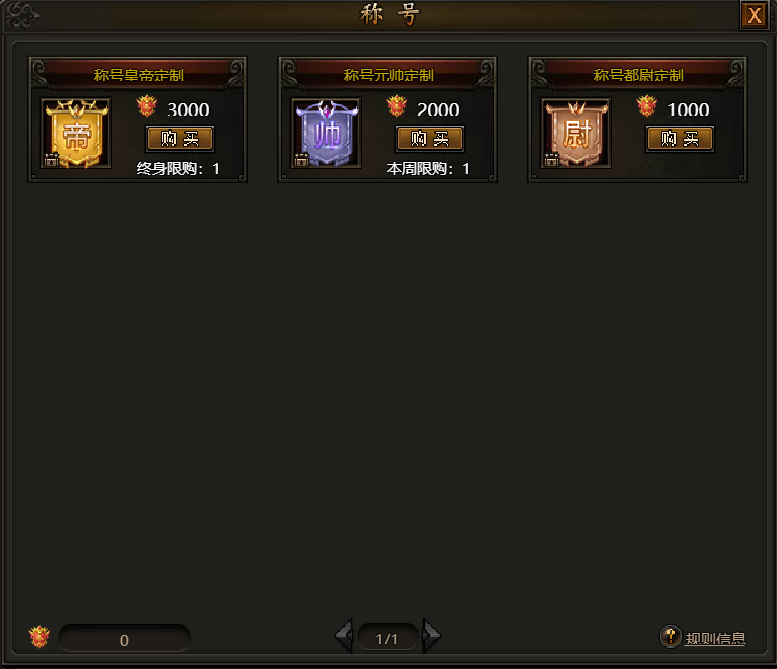777x669 pixels.
Task: Close the 称号 shop window
Action: pyautogui.click(x=753, y=15)
